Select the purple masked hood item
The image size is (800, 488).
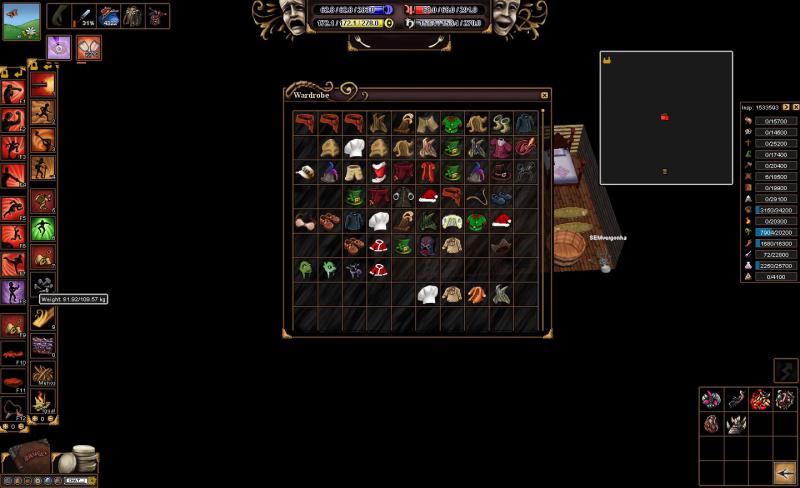point(428,245)
